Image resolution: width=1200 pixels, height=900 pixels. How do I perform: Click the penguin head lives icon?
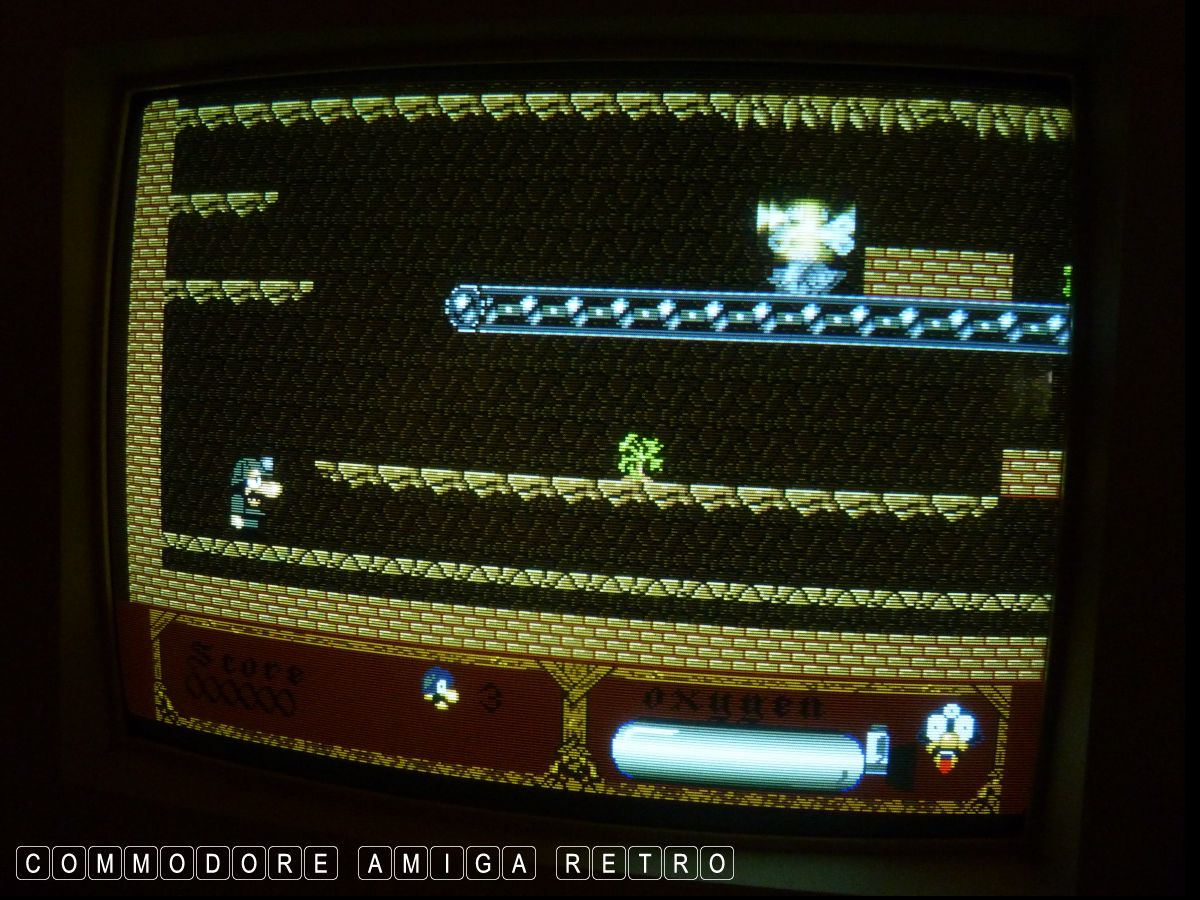(x=439, y=690)
